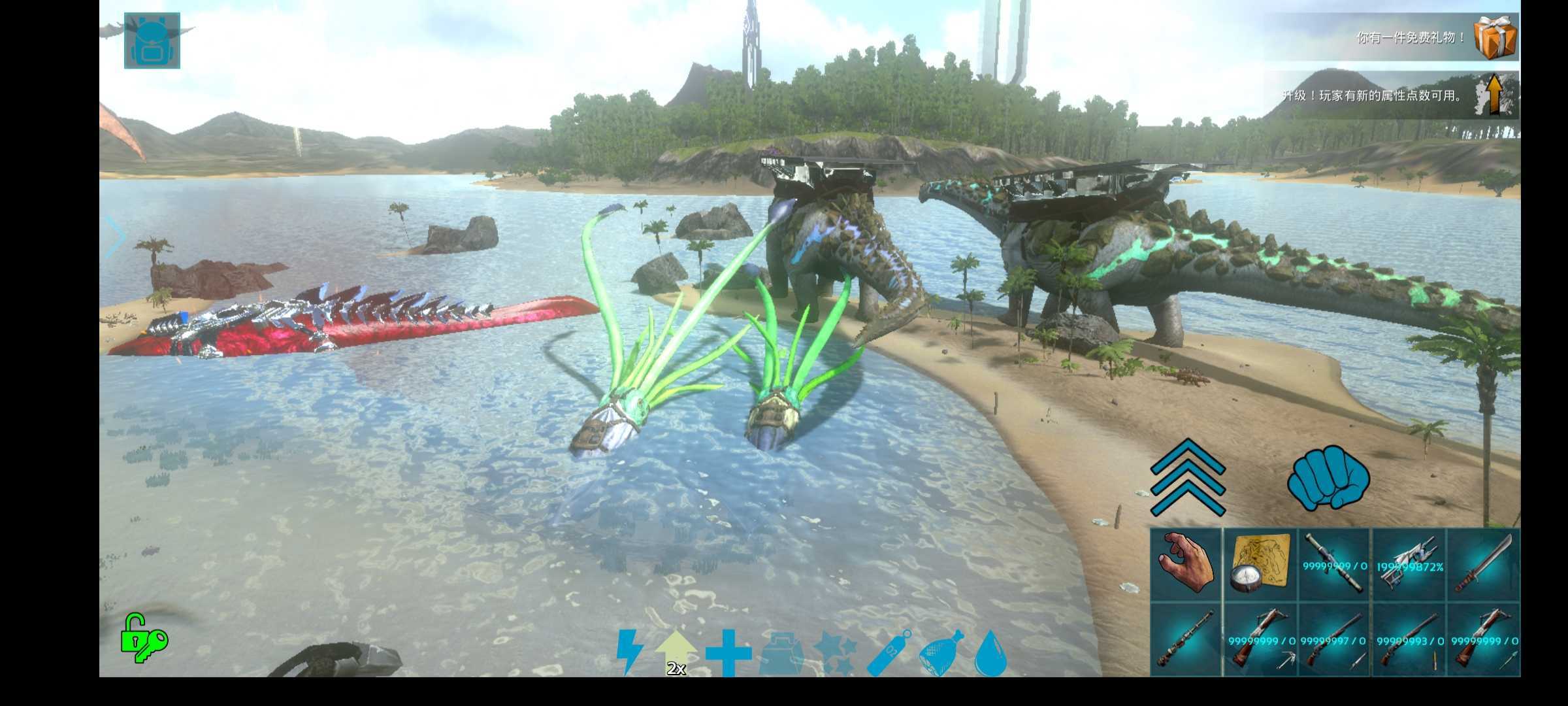Open the level-up attribute points notification
Screen dimensions: 1568x706
(x=1494, y=95)
